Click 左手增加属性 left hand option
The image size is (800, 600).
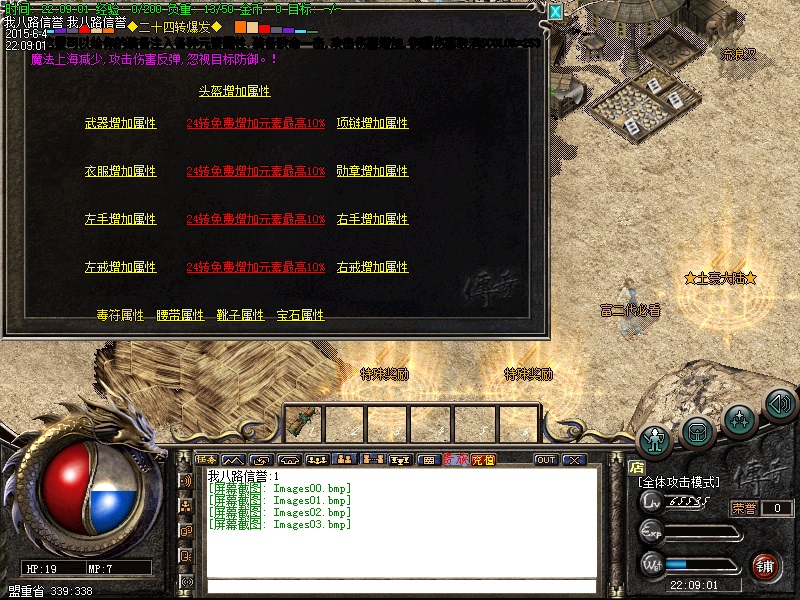121,219
